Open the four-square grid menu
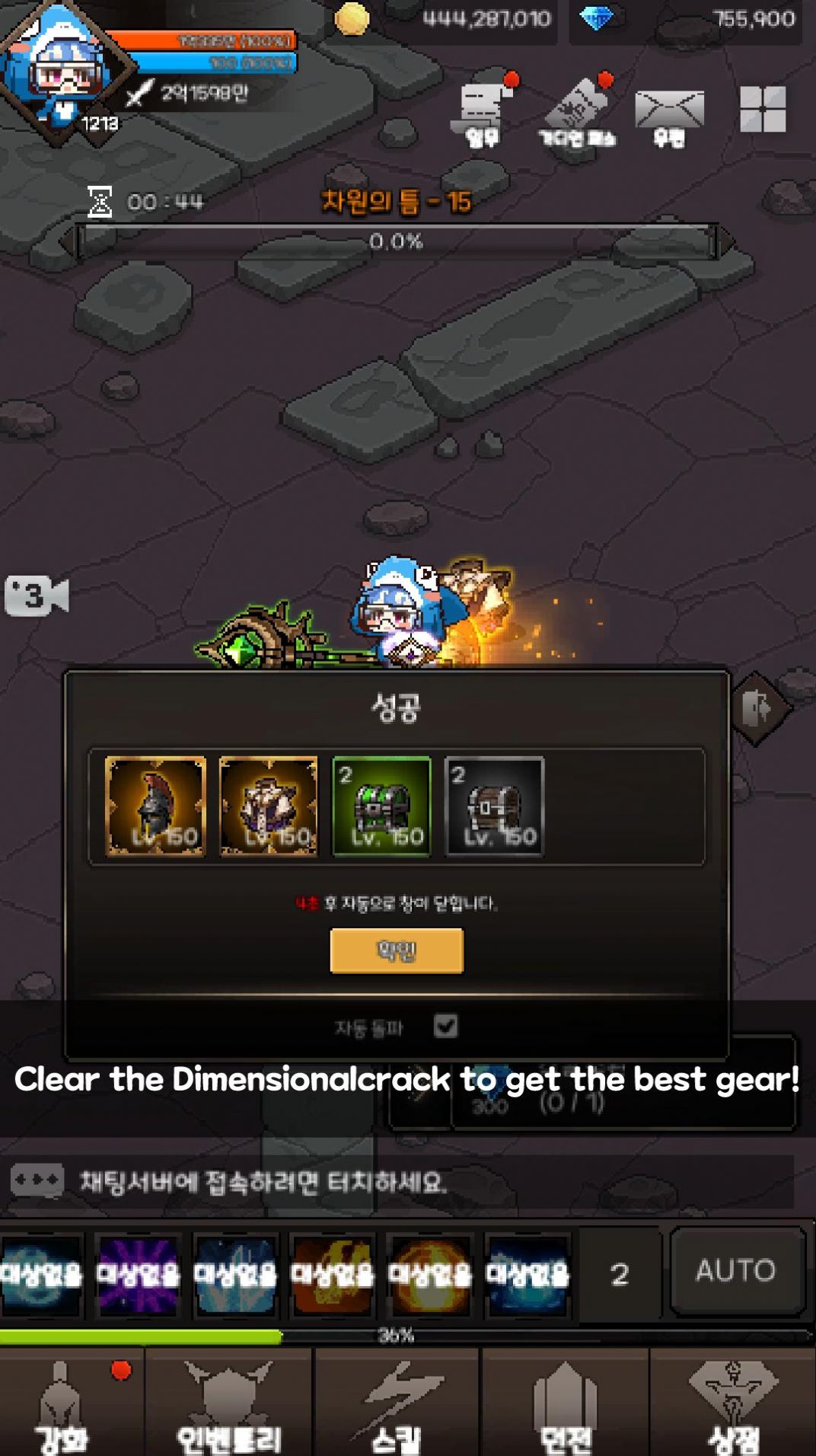Screen dimensions: 816x1456 pos(763,110)
